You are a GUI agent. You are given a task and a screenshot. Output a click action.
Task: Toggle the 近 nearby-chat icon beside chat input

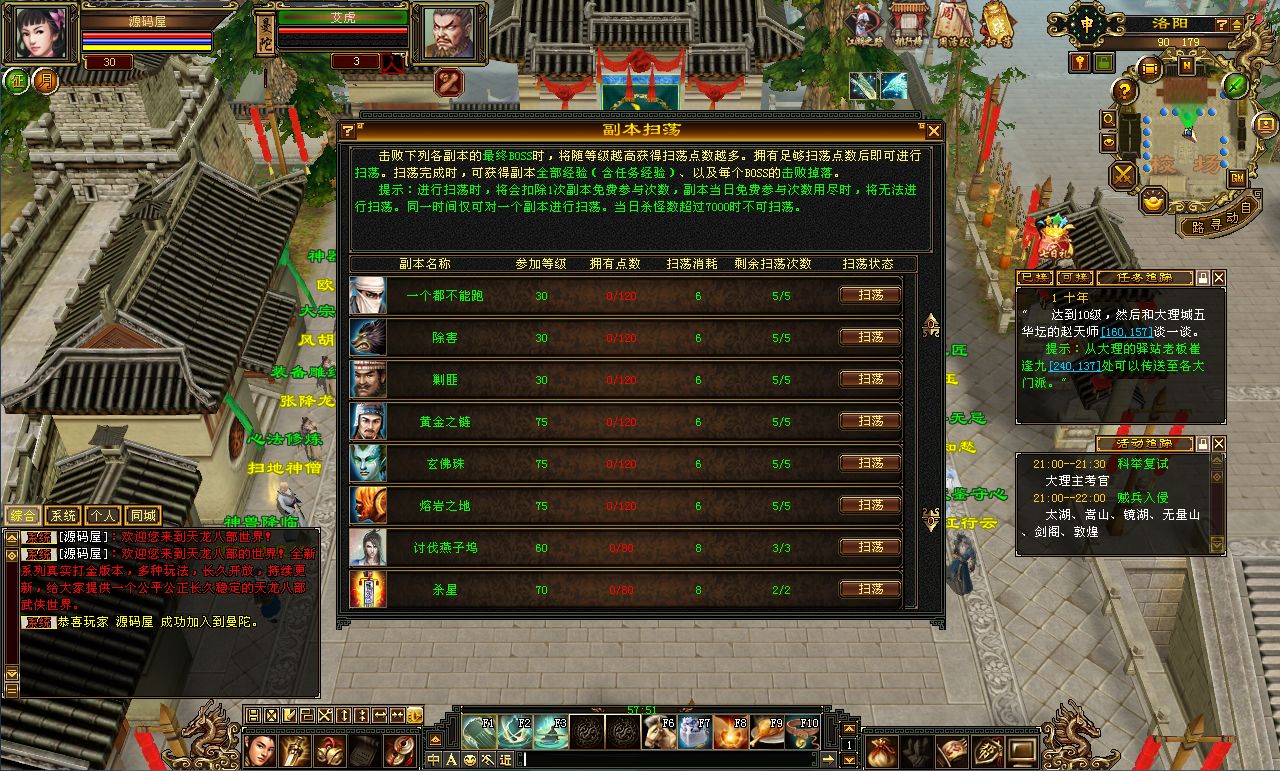506,760
